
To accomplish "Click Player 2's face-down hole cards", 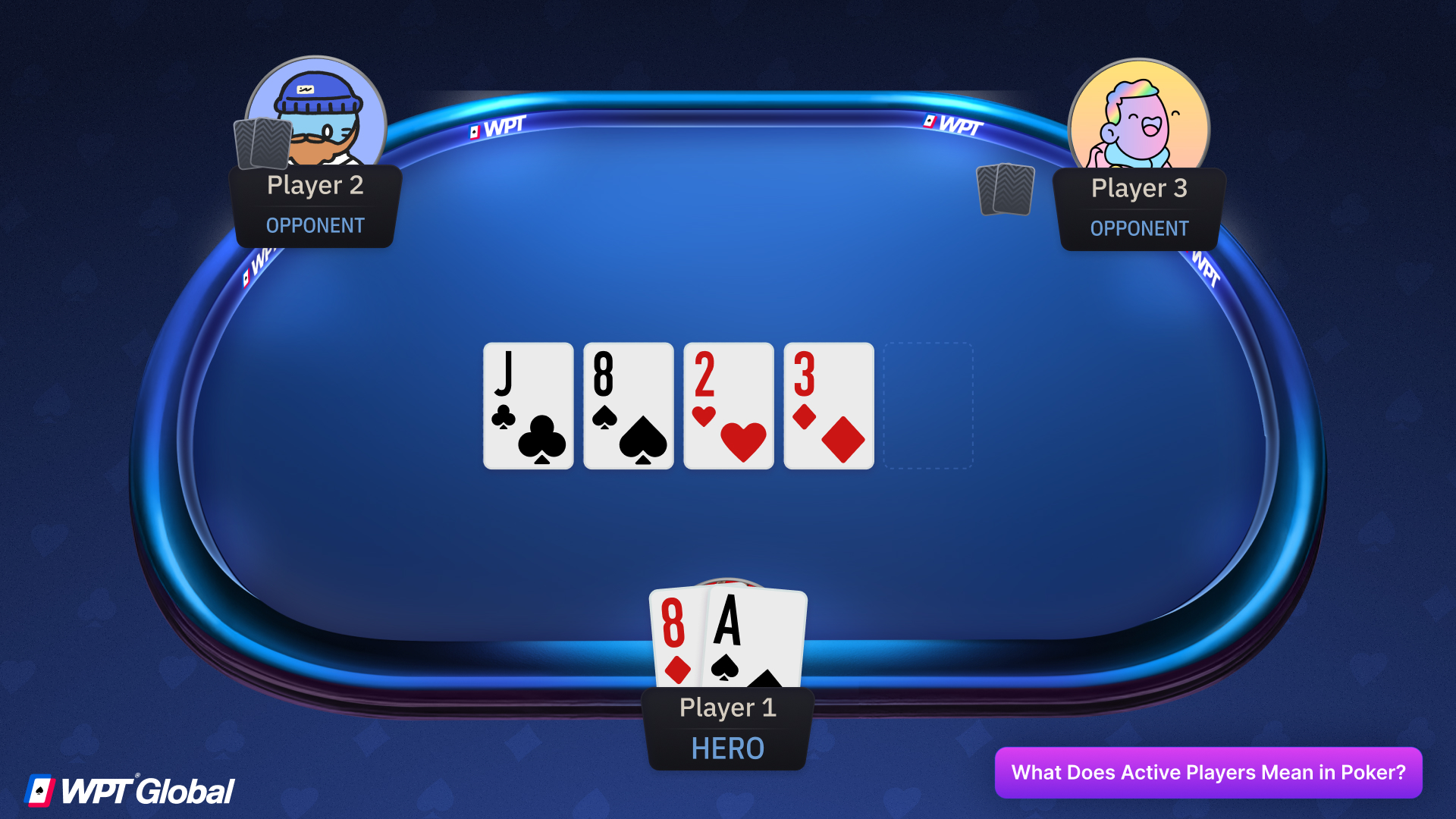I will [262, 144].
